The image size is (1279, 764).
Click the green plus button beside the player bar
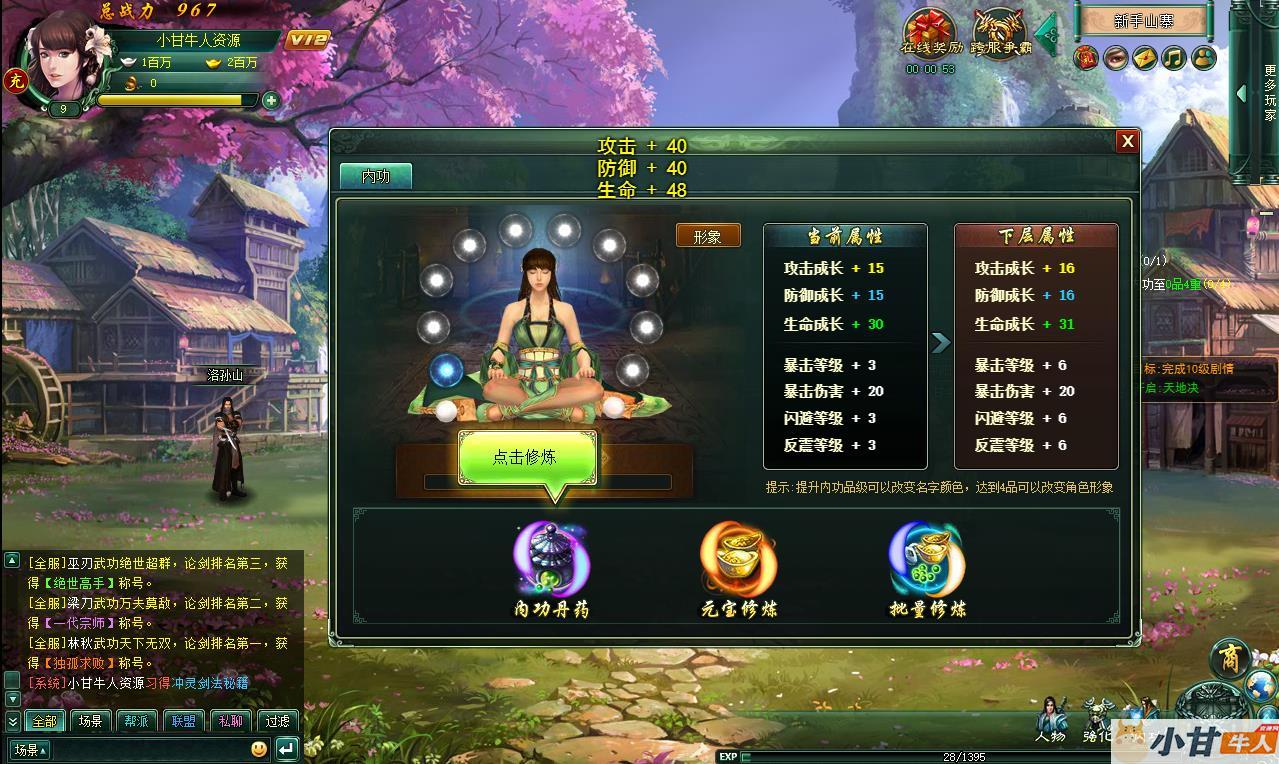[x=270, y=100]
